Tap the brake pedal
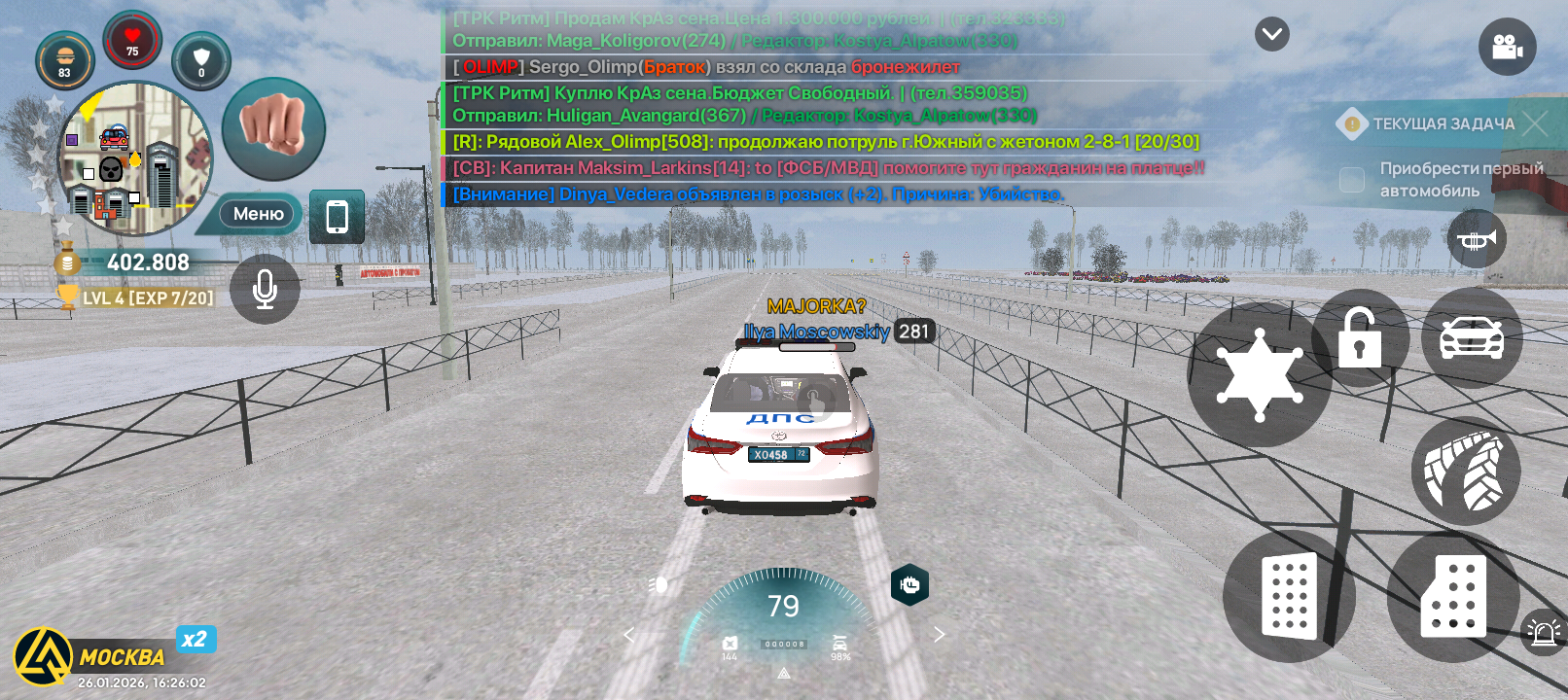The height and width of the screenshot is (700, 1568). point(1289,596)
